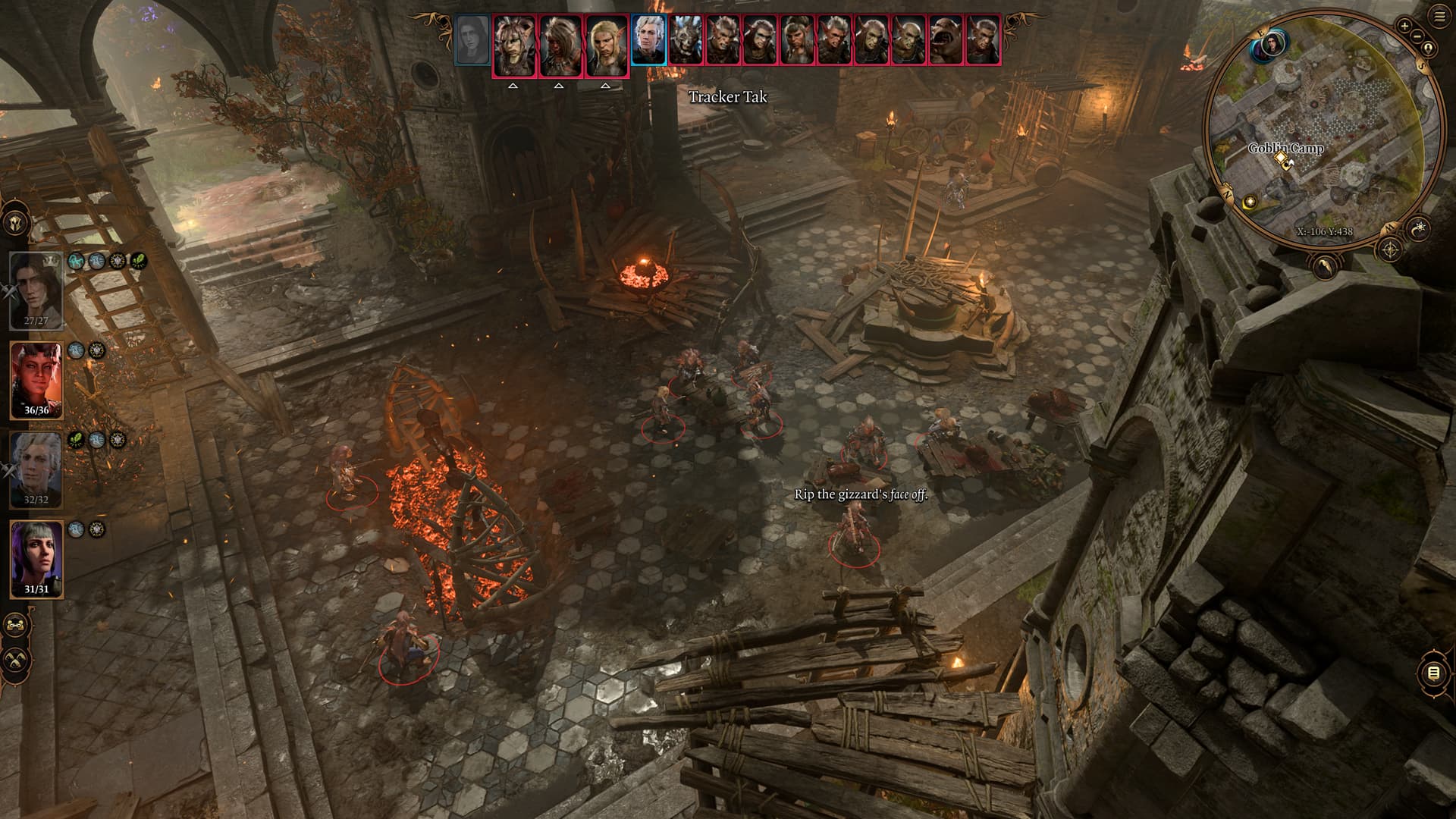Screen dimensions: 1456x819
Task: Click the crossed tools icon below portraits
Action: 15,657
